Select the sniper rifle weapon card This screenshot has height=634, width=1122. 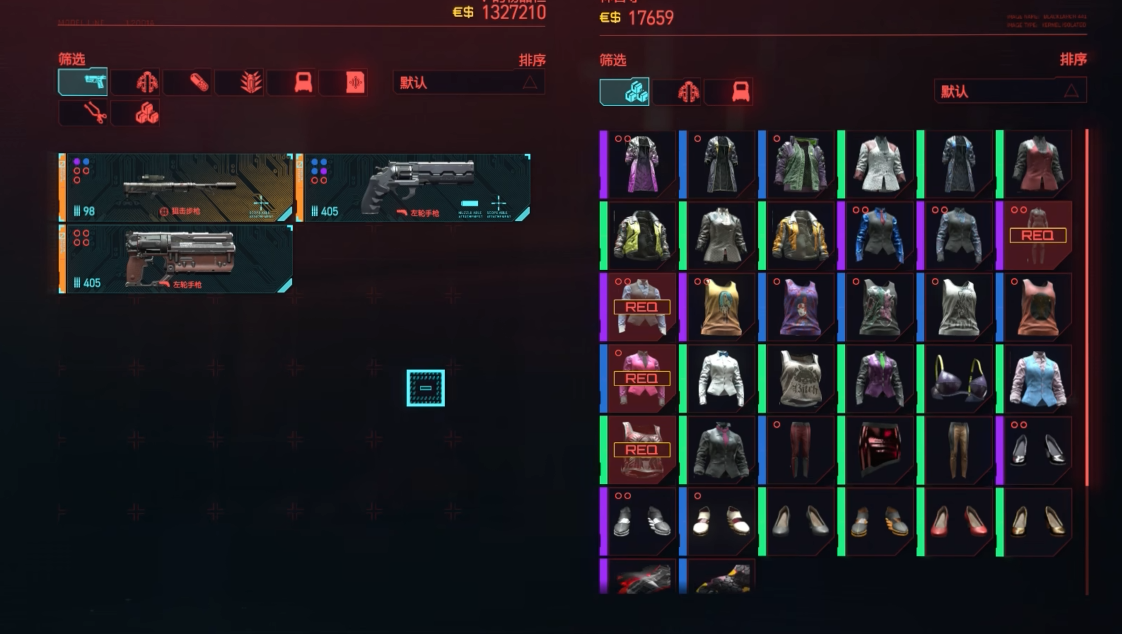coord(176,187)
